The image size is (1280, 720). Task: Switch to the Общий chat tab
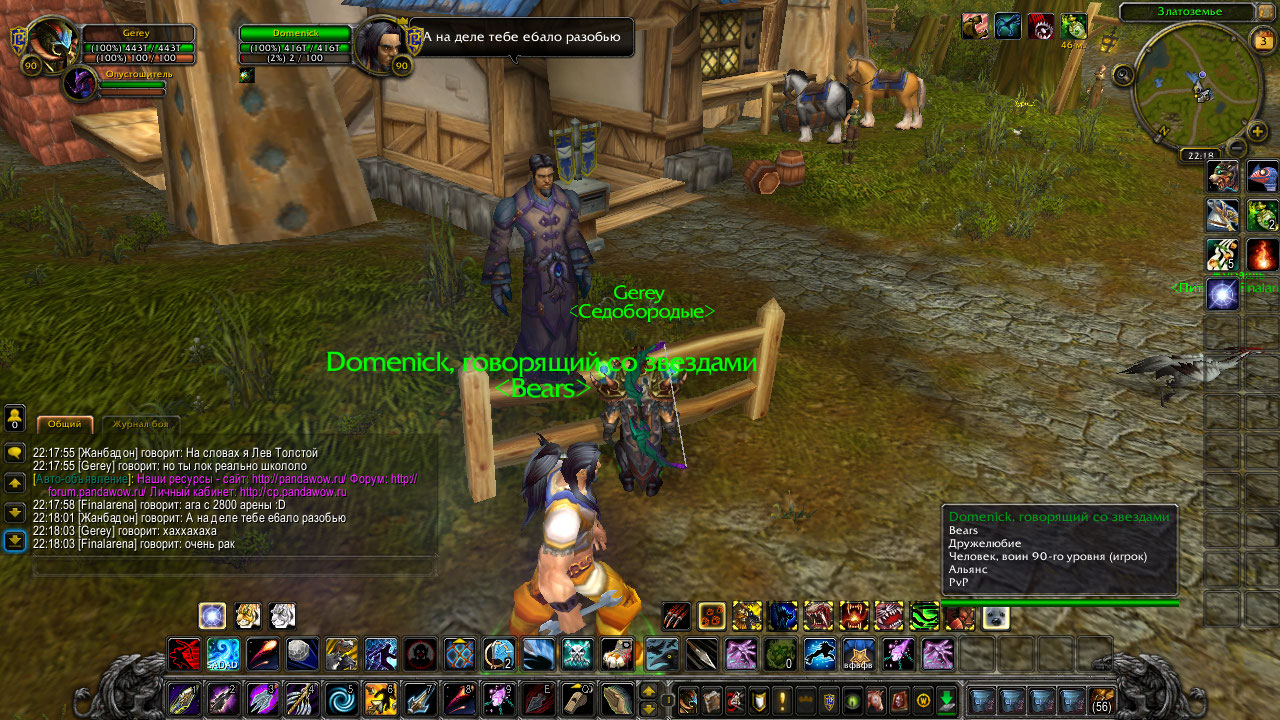tap(65, 424)
